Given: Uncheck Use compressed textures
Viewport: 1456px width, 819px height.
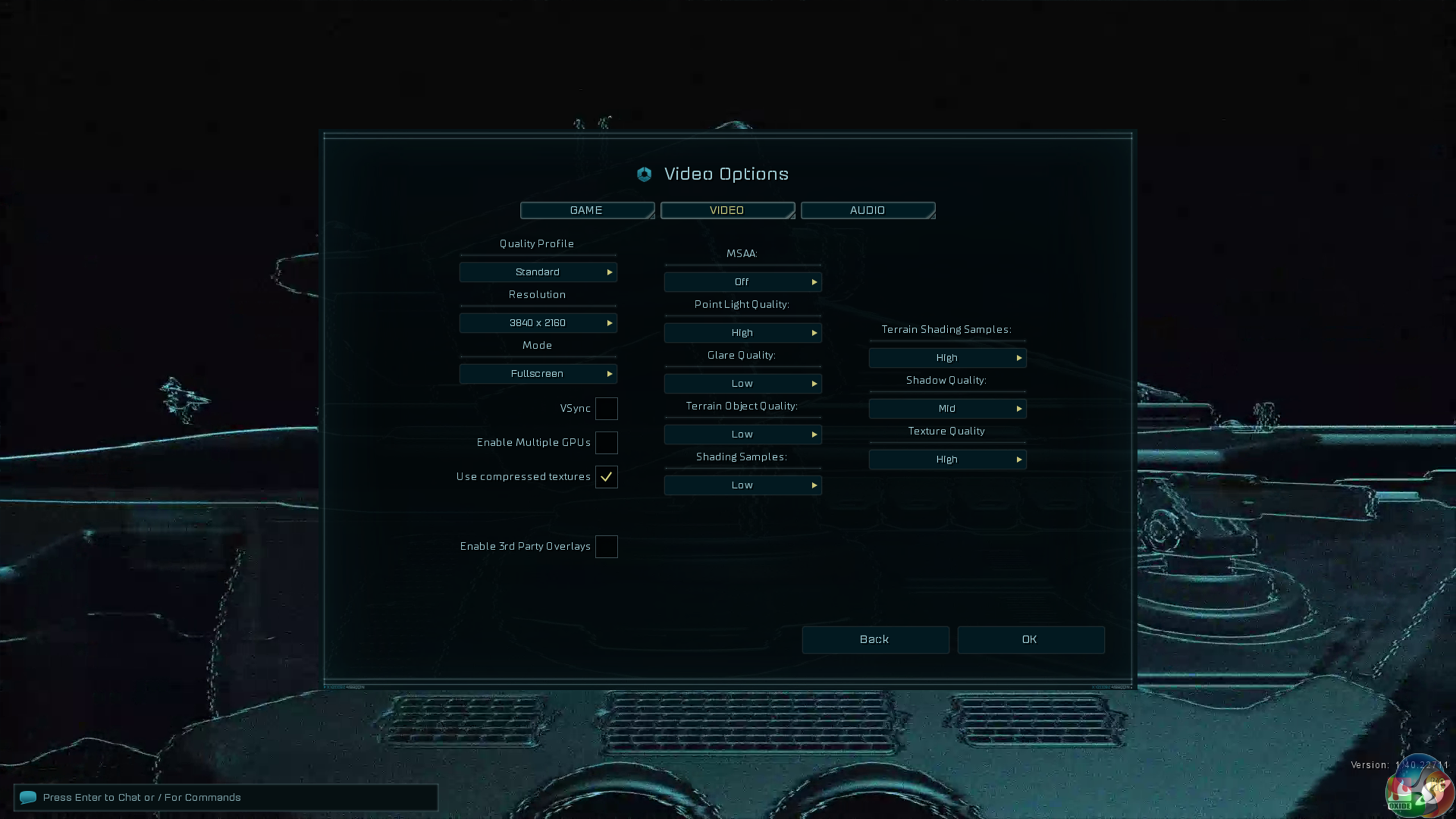Looking at the screenshot, I should tap(606, 477).
